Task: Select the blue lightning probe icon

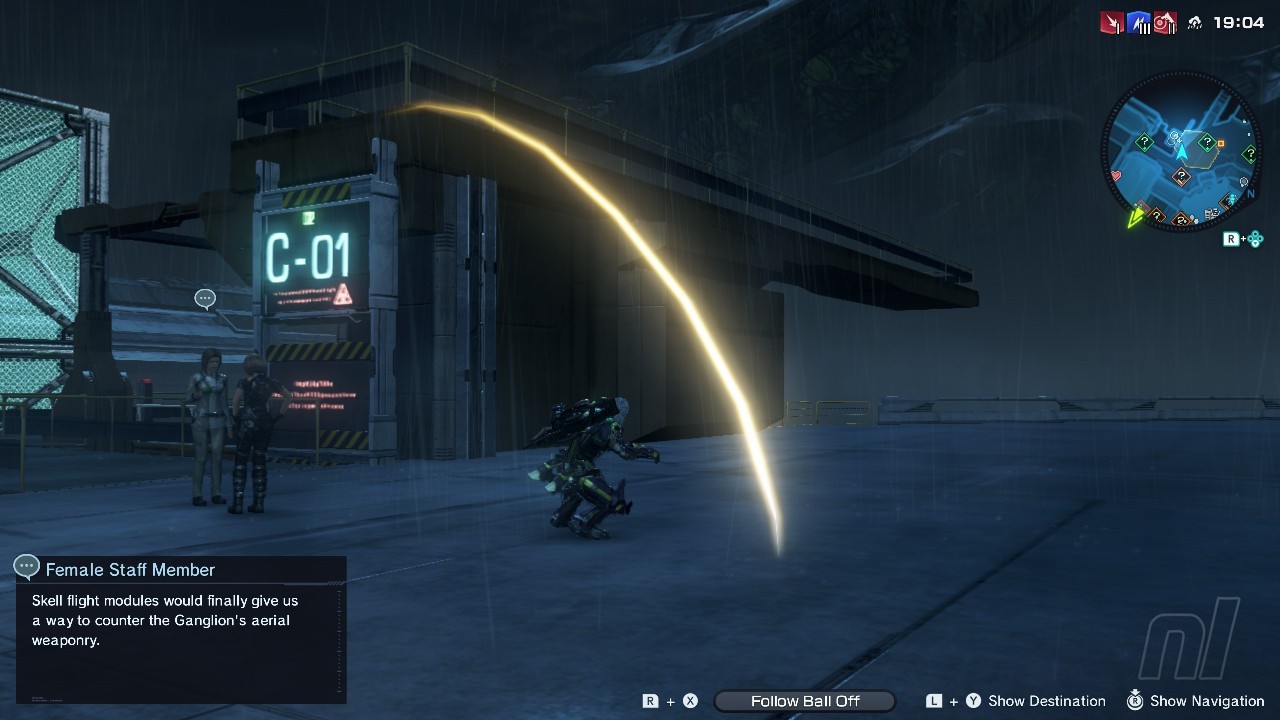Action: click(1138, 23)
